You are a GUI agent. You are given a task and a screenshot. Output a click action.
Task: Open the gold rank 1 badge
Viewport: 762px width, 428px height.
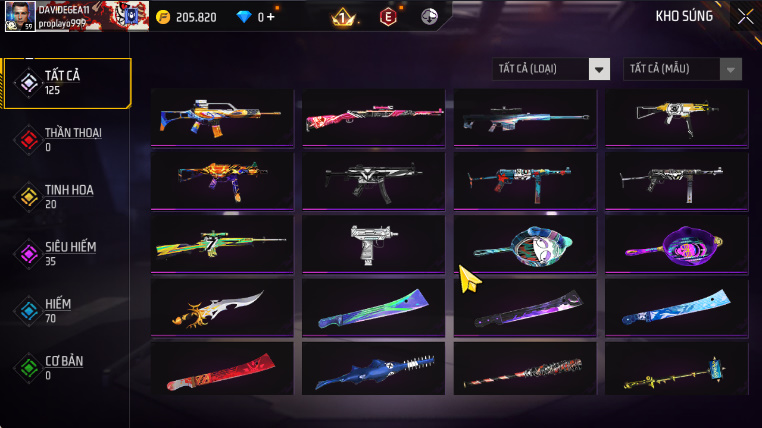343,17
